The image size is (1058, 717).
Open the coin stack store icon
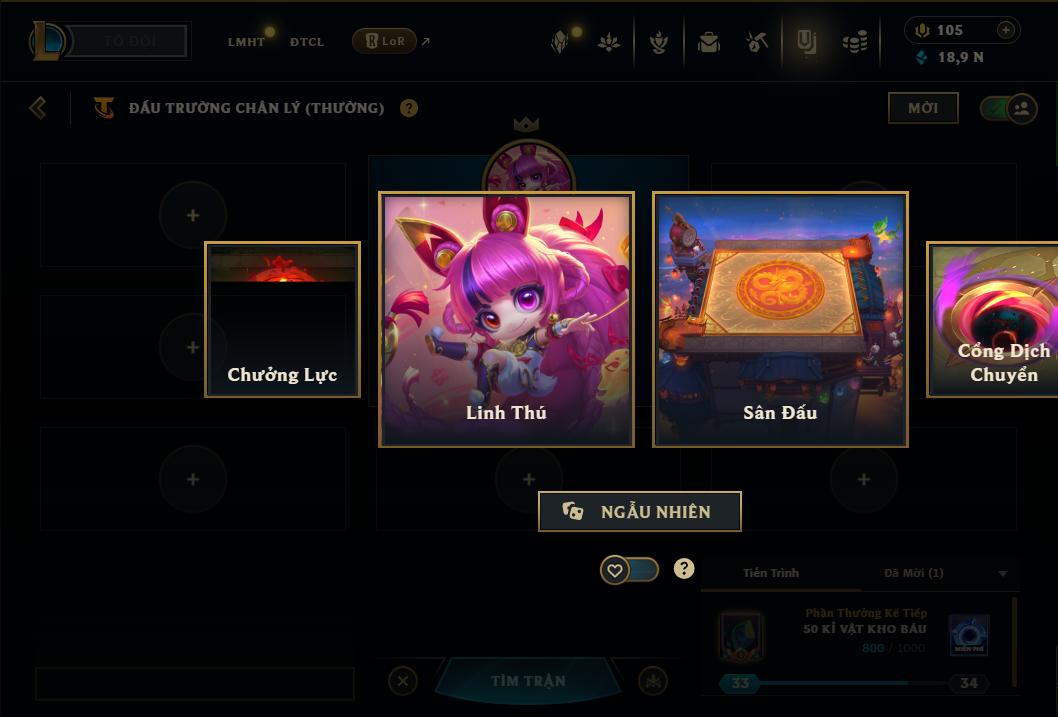854,42
